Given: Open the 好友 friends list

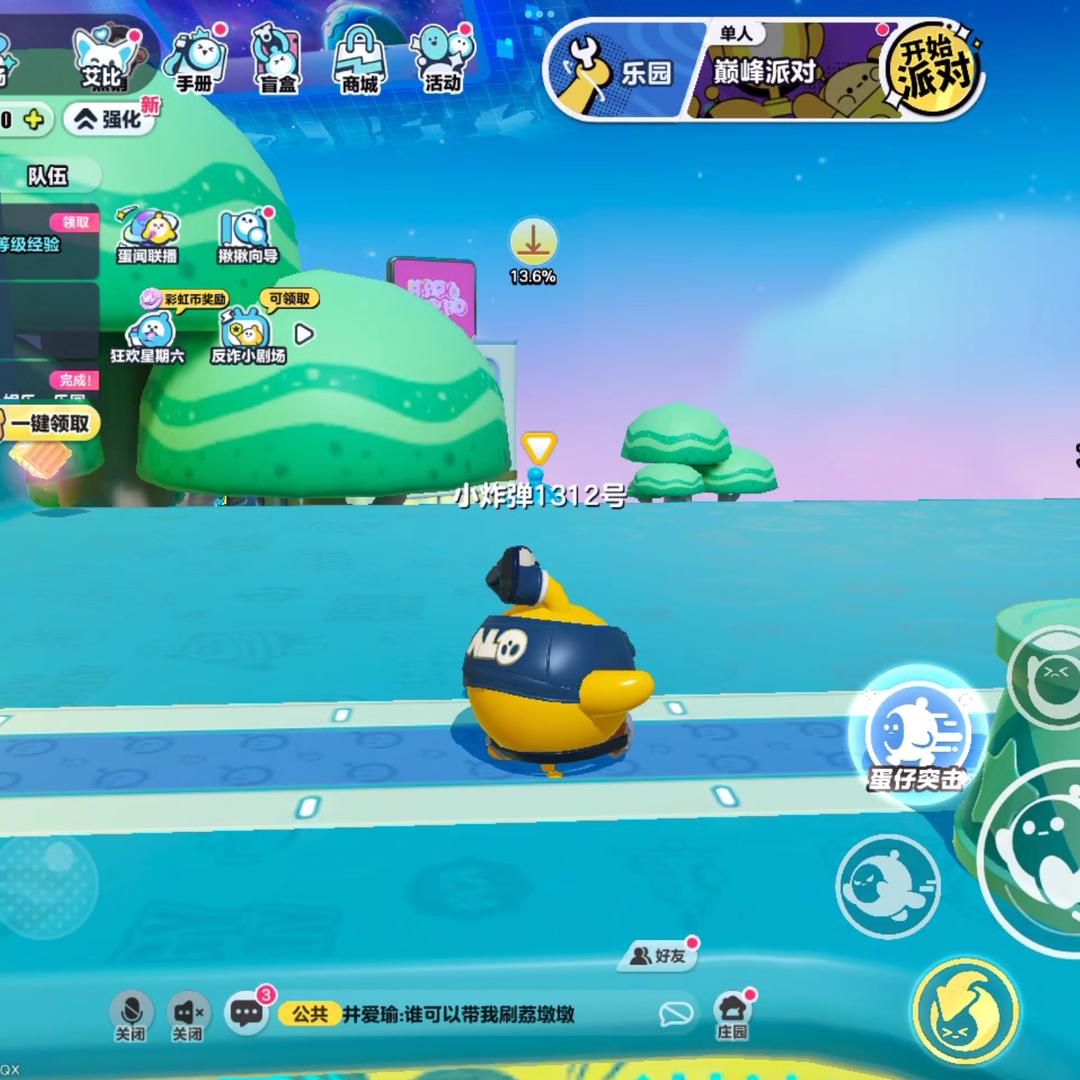Looking at the screenshot, I should (x=661, y=956).
